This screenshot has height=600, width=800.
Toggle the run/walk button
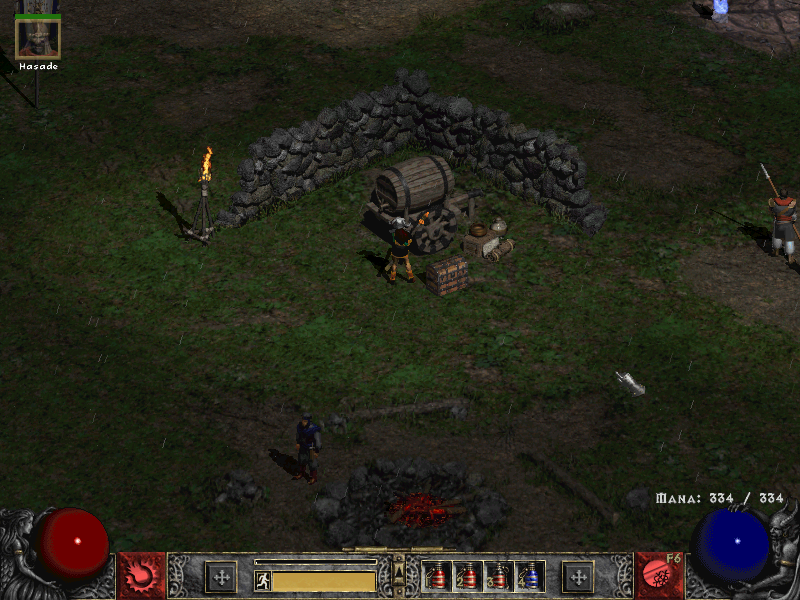(x=262, y=580)
